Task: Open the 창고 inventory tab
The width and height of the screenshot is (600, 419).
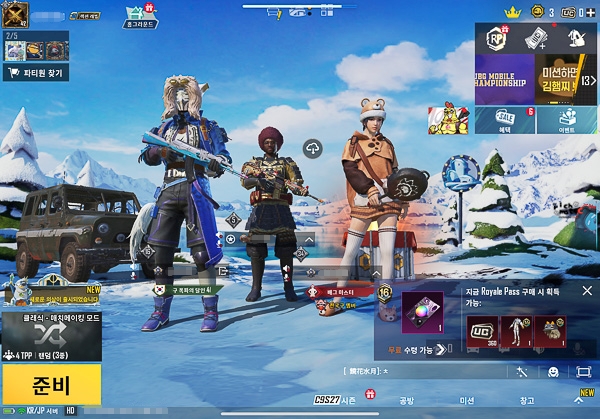Action: click(x=527, y=401)
